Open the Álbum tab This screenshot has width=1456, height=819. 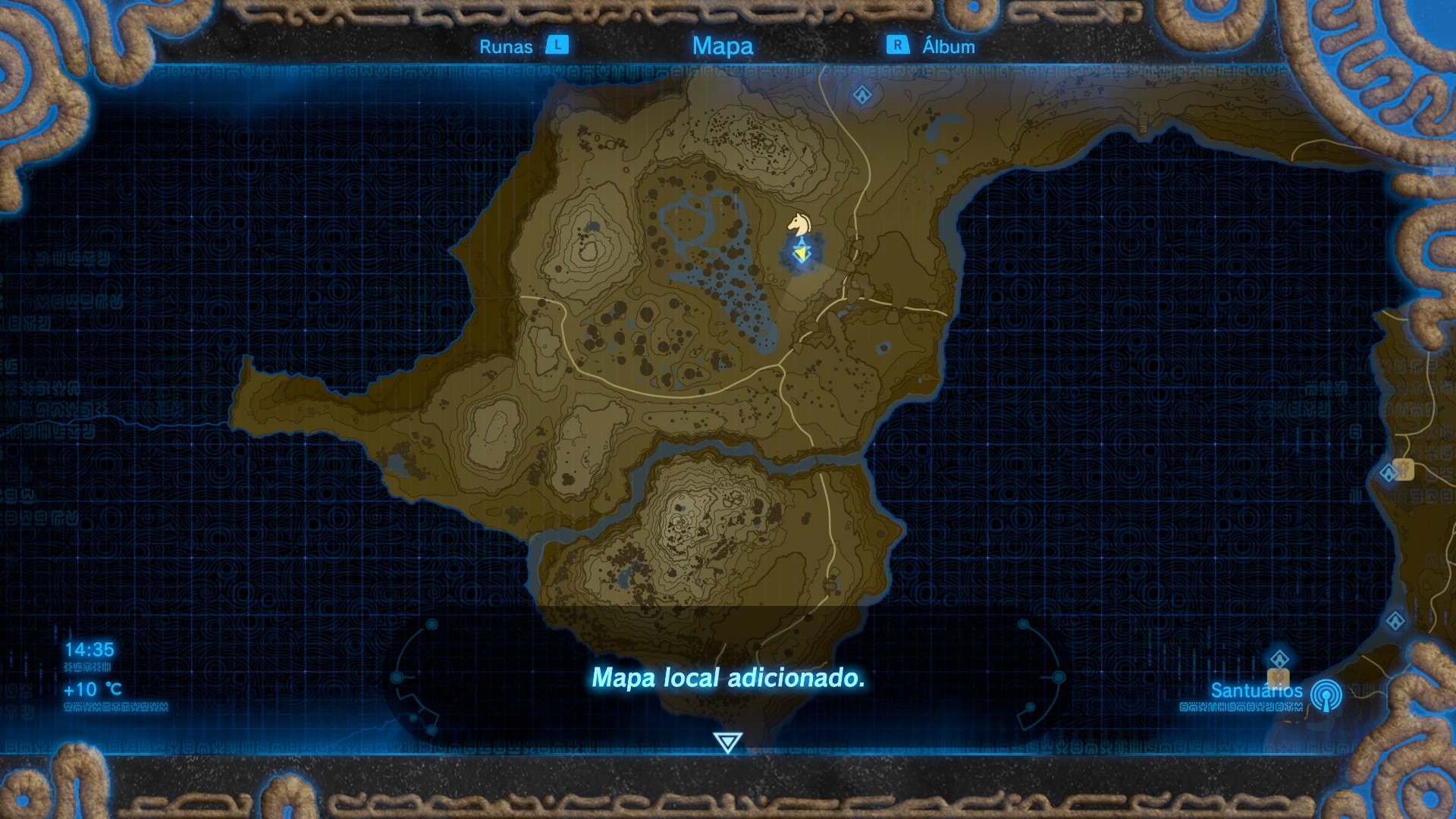(x=948, y=46)
